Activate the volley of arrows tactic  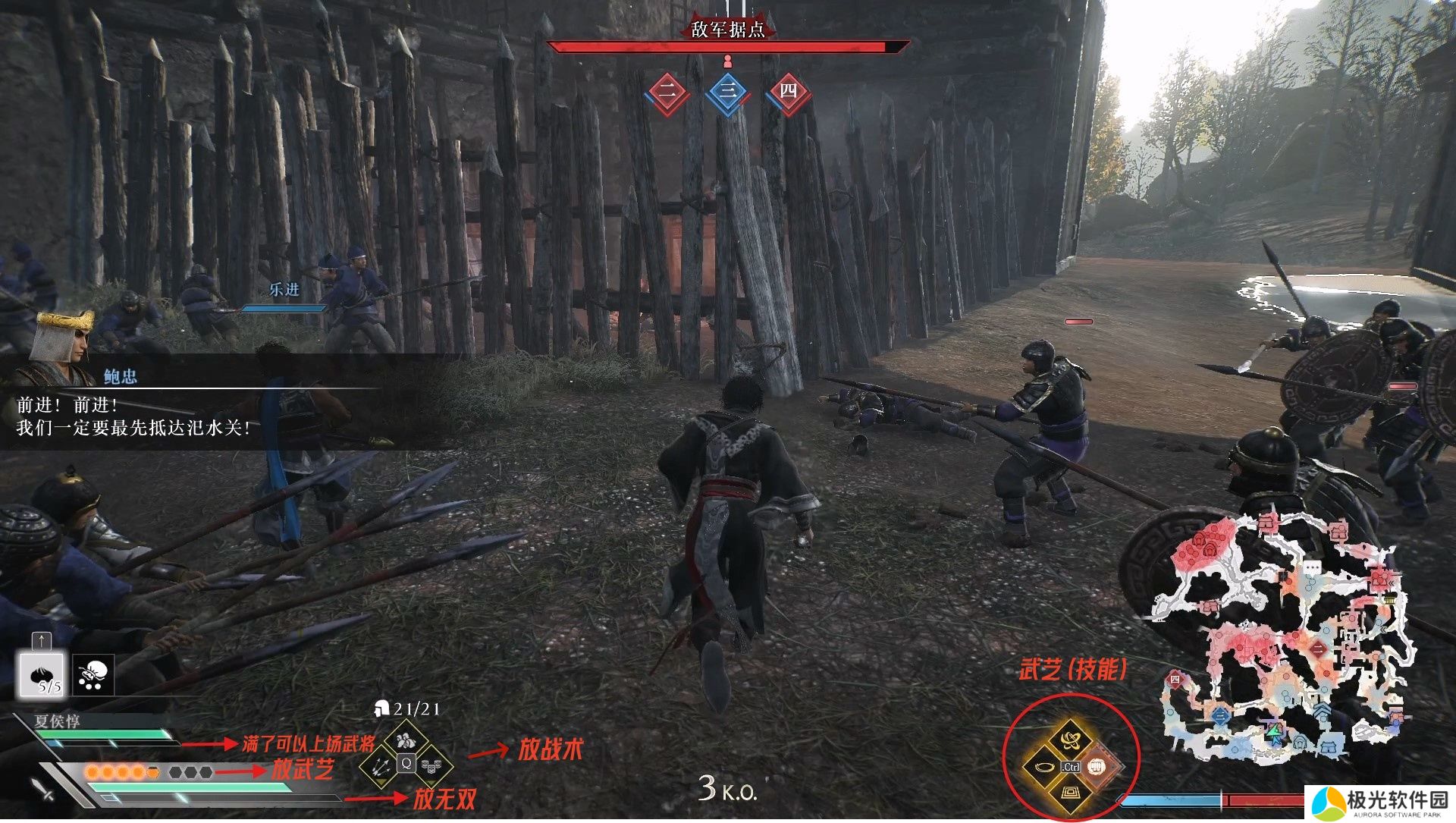[x=379, y=765]
